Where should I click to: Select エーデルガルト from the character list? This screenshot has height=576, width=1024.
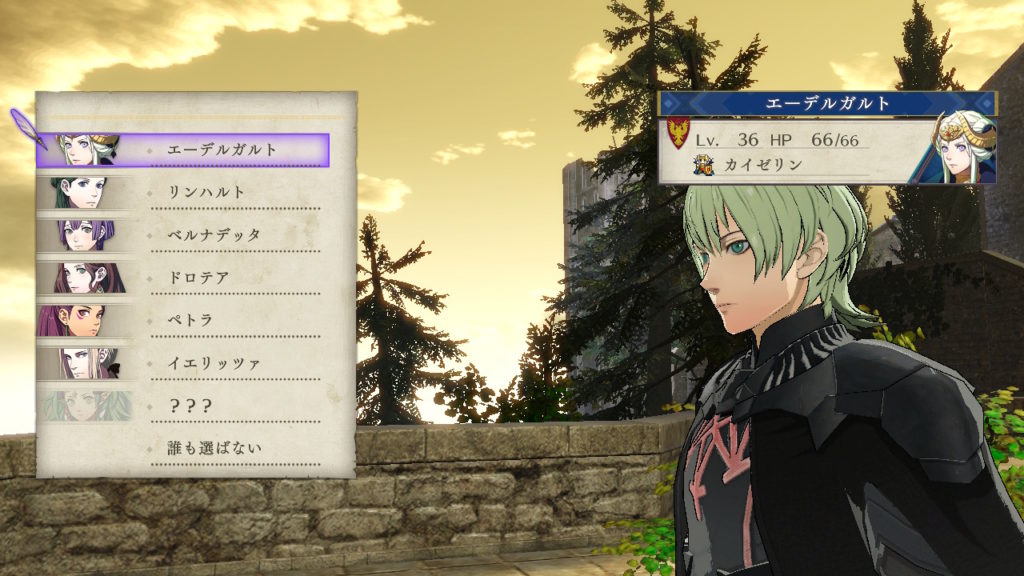coord(222,150)
